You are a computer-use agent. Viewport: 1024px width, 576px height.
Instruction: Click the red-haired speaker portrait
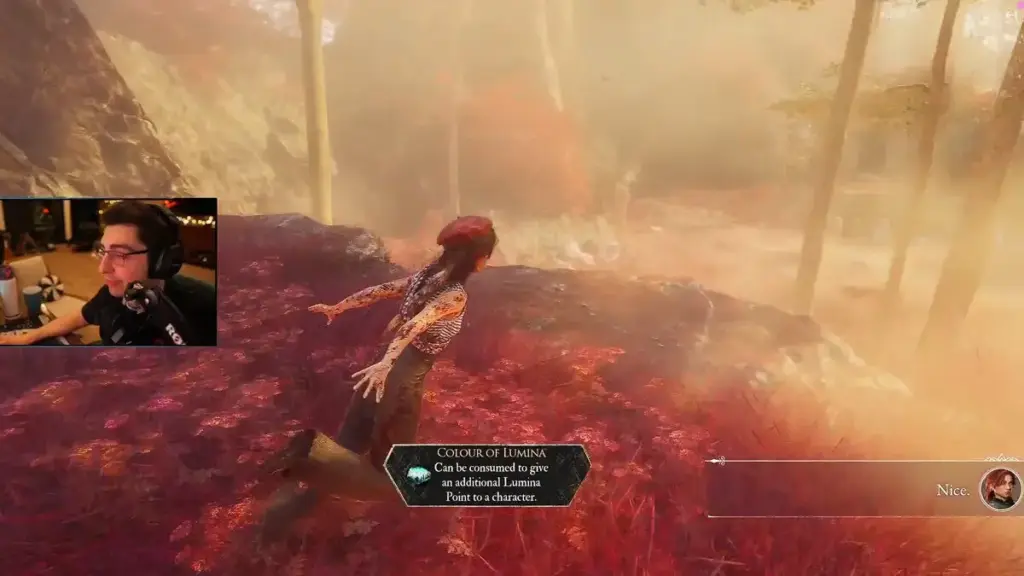(999, 489)
